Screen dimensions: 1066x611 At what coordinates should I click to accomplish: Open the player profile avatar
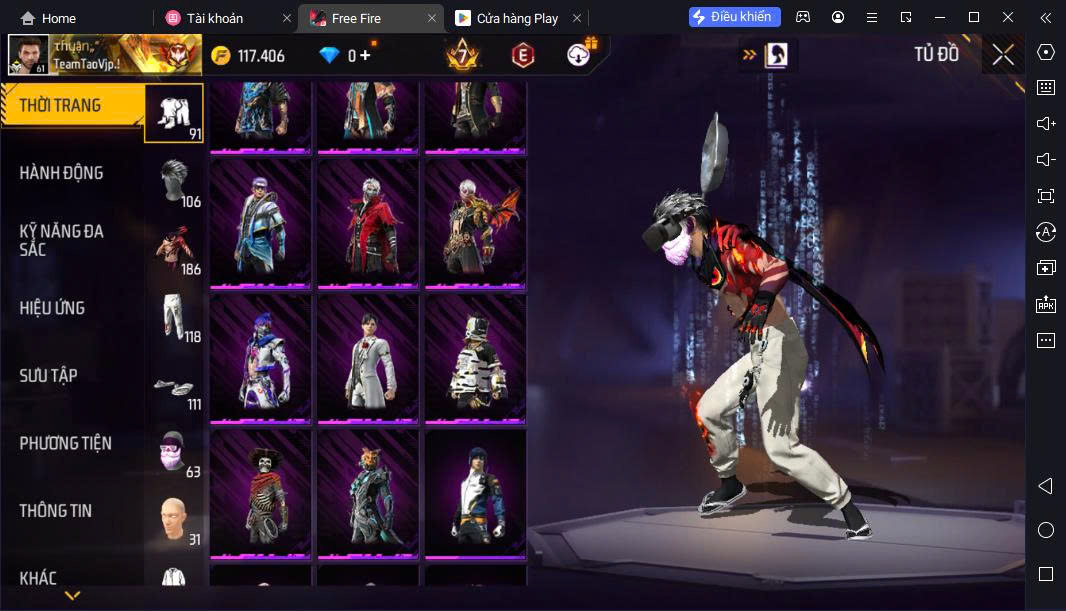[28, 55]
